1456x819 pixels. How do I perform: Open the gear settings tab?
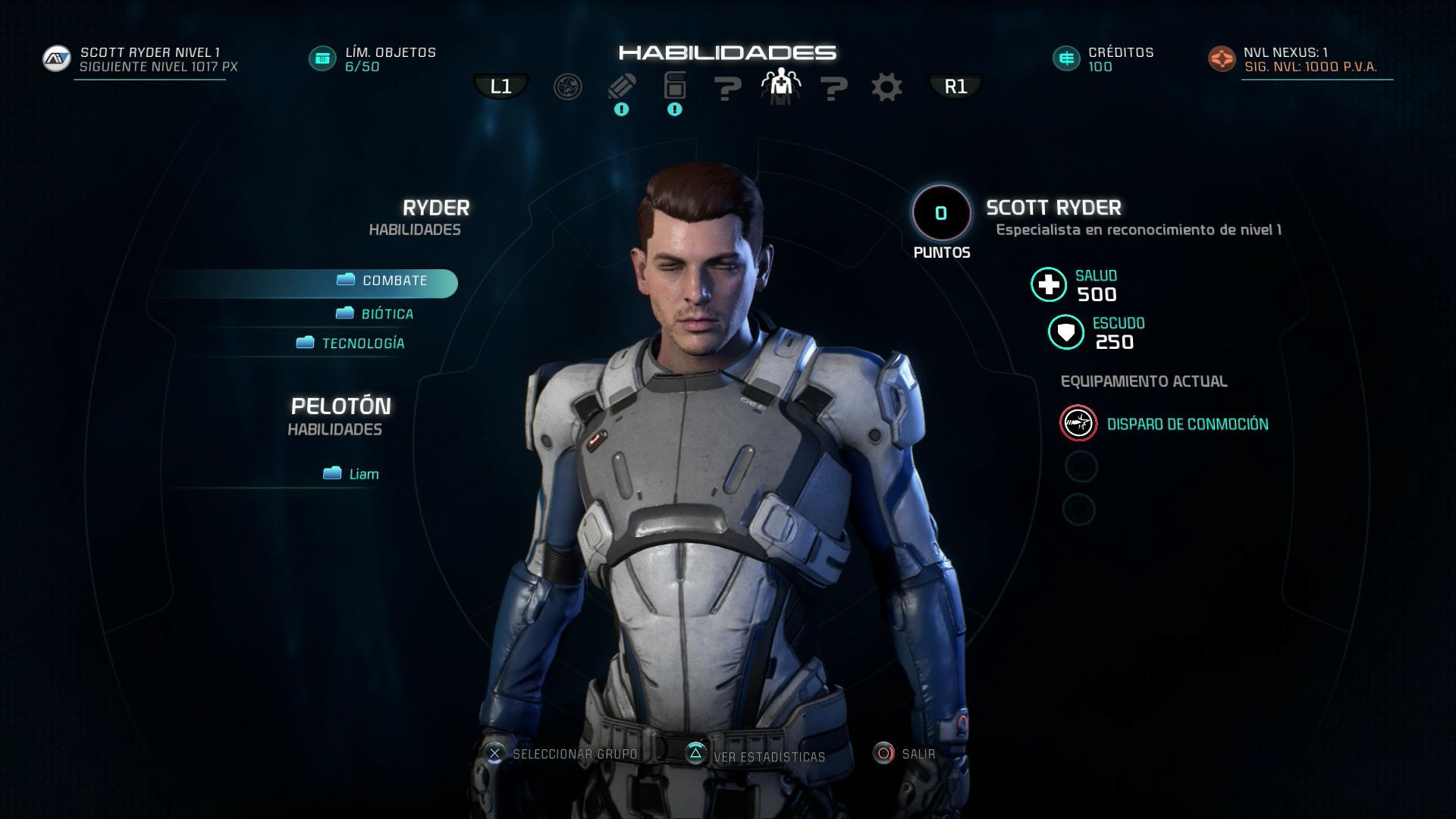886,87
